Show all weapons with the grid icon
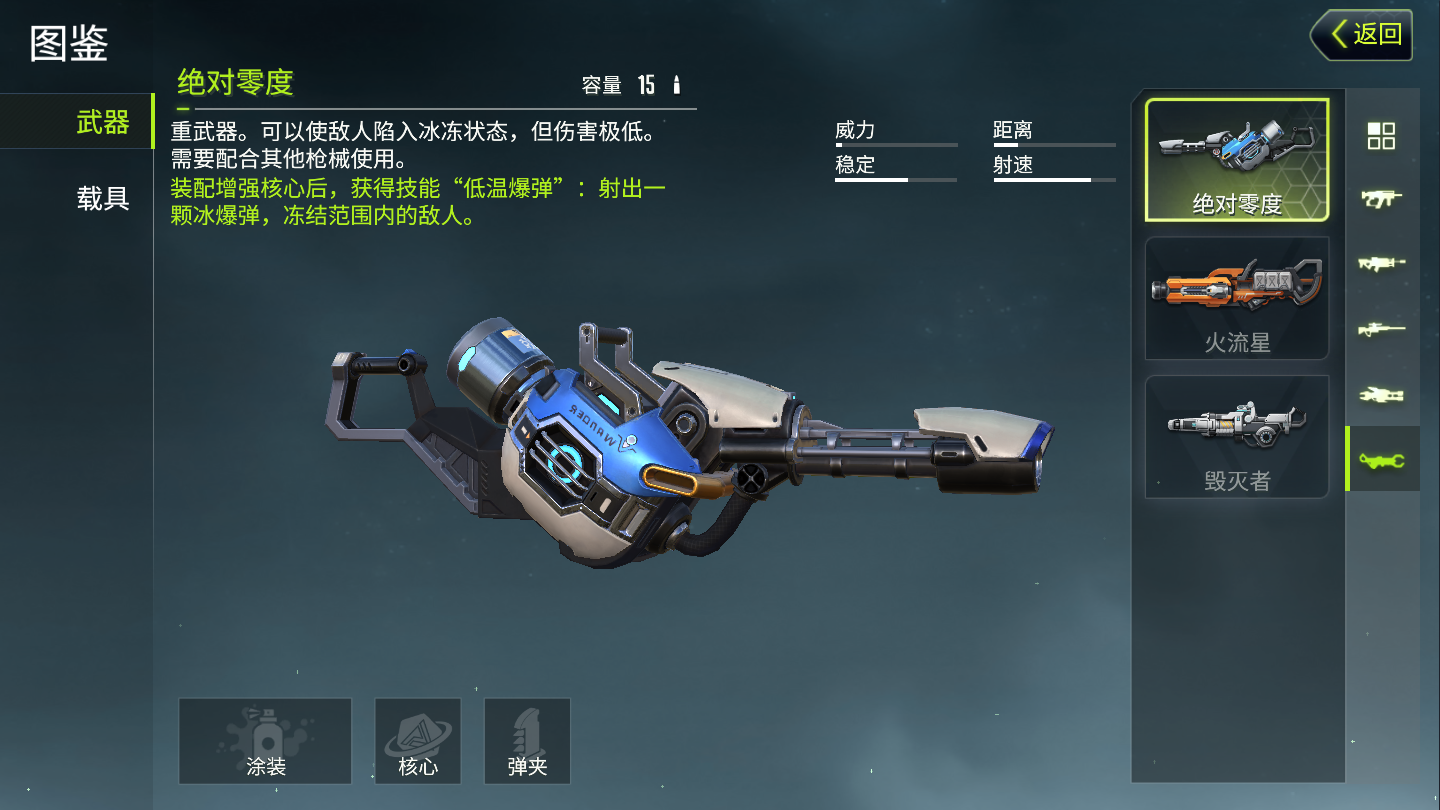This screenshot has width=1440, height=810. click(1381, 136)
